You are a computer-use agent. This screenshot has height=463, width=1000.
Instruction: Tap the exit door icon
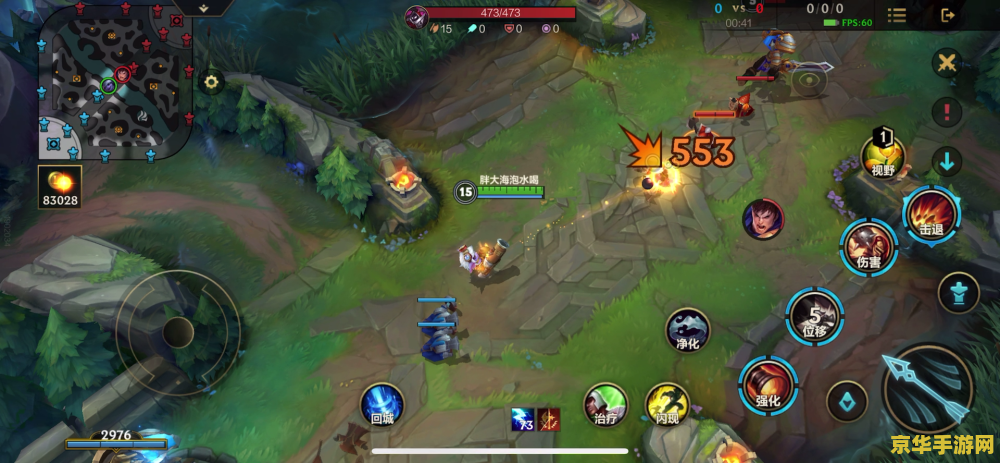(x=947, y=15)
